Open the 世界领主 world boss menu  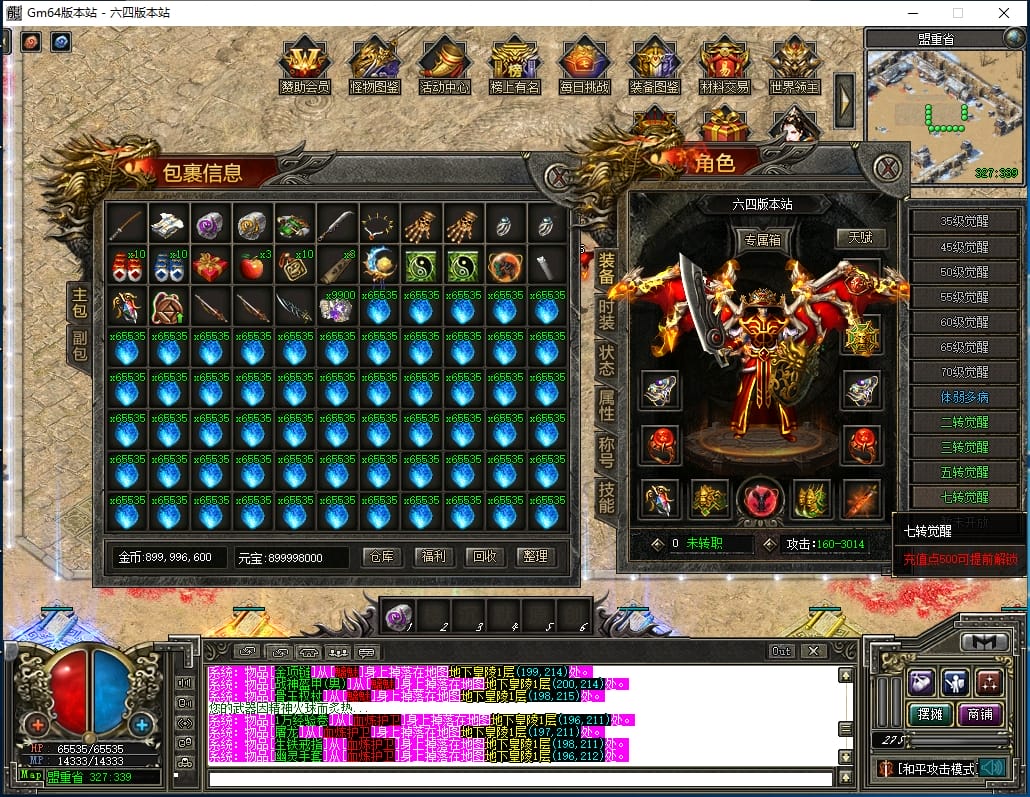coord(795,66)
